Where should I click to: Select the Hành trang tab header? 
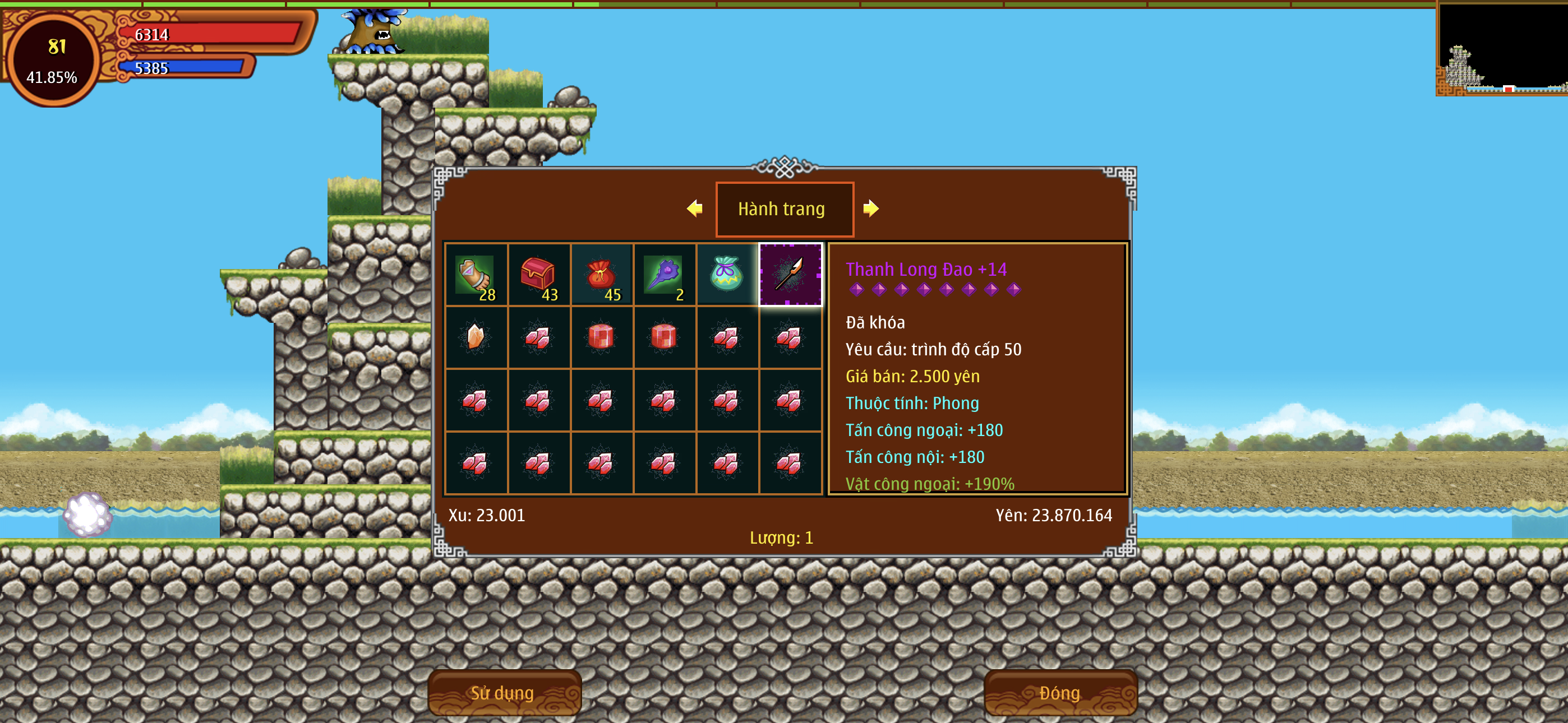[x=784, y=208]
